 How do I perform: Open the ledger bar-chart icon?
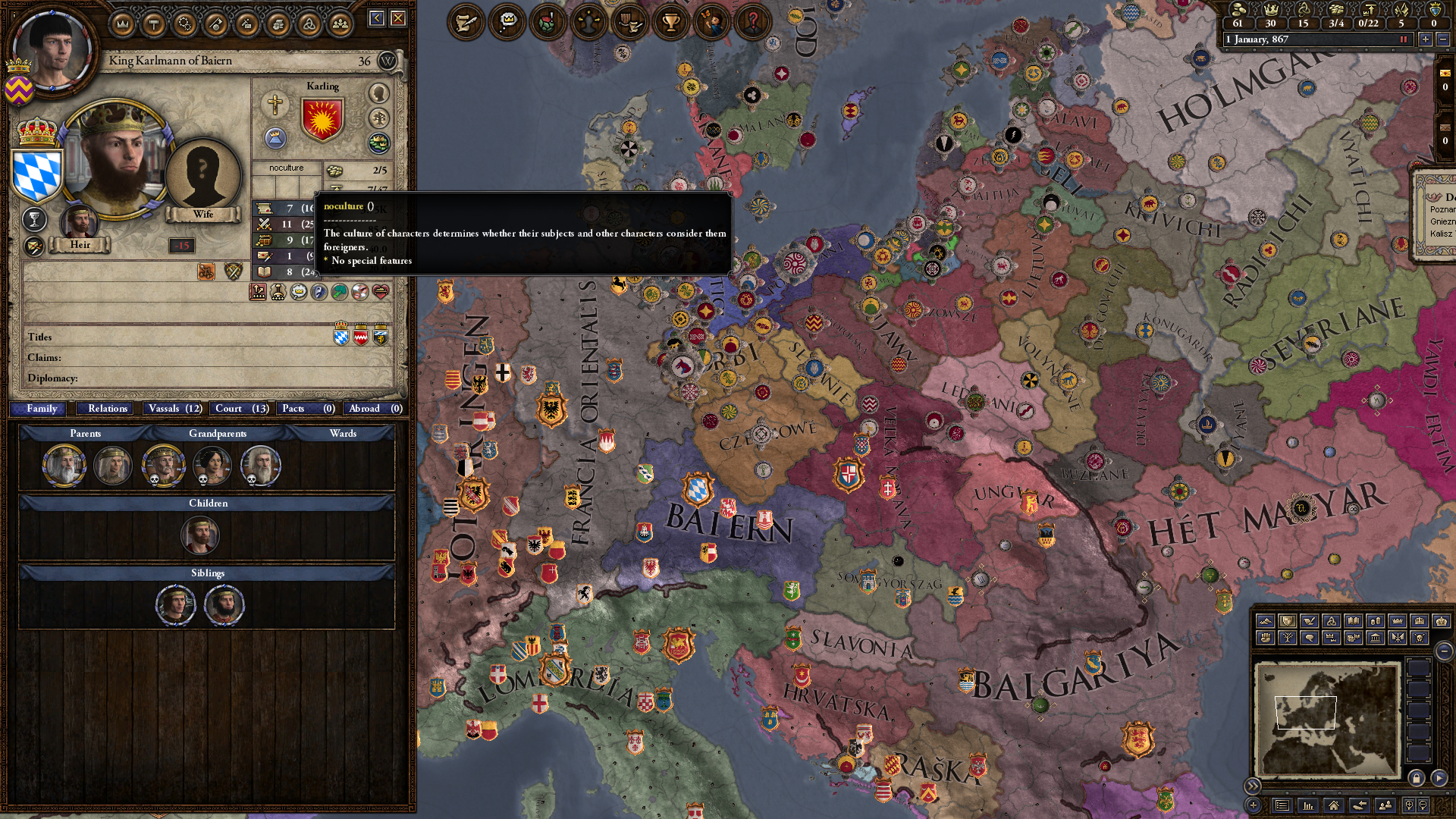[1307, 806]
